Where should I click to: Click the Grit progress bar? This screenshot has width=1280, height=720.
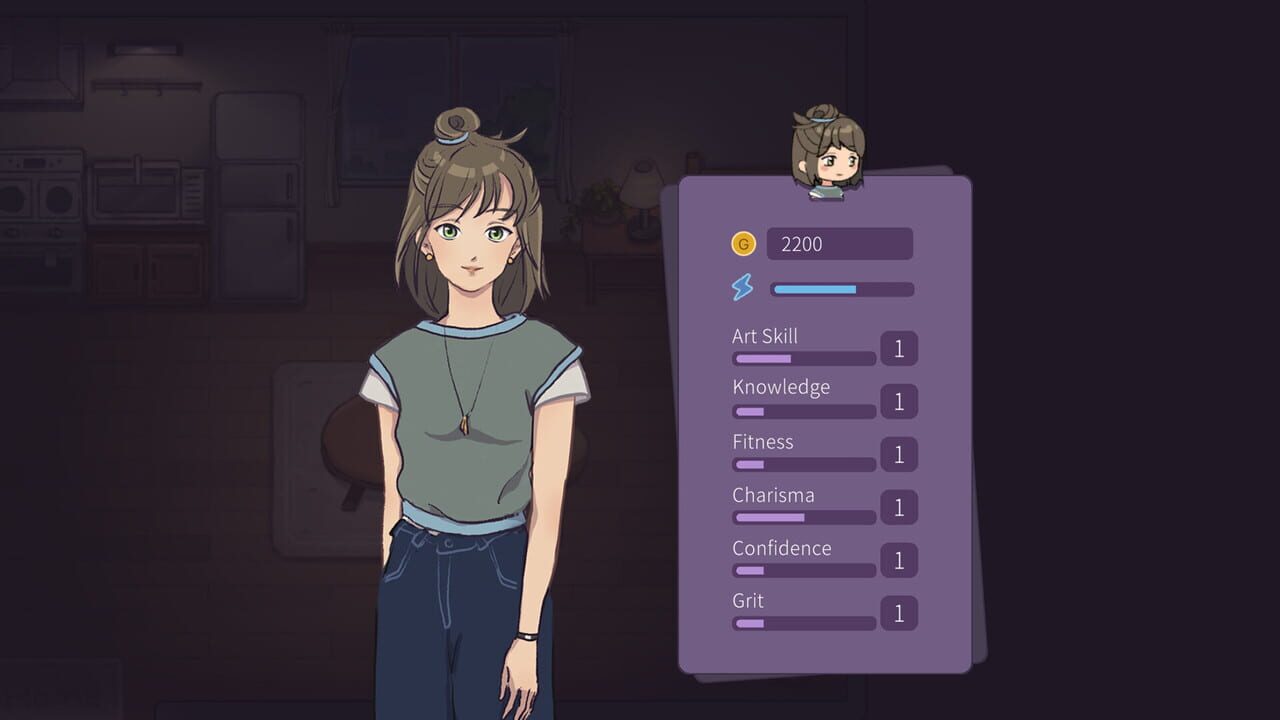click(x=803, y=624)
